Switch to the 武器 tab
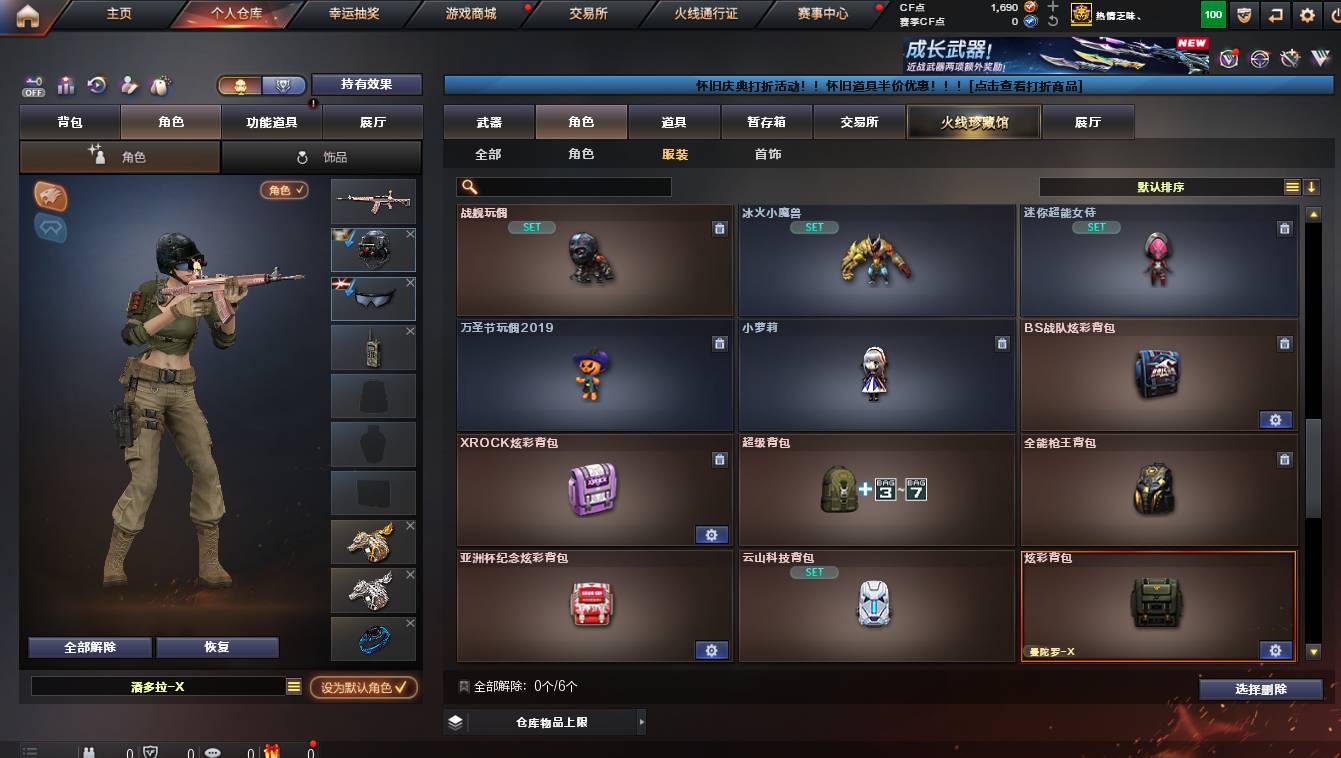 (487, 121)
